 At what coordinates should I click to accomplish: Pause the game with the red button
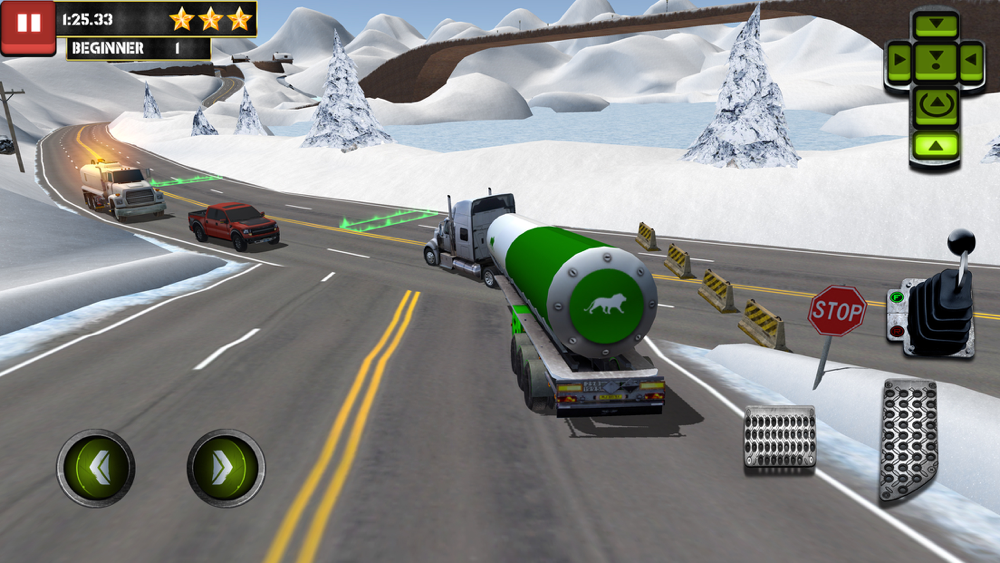click(28, 26)
